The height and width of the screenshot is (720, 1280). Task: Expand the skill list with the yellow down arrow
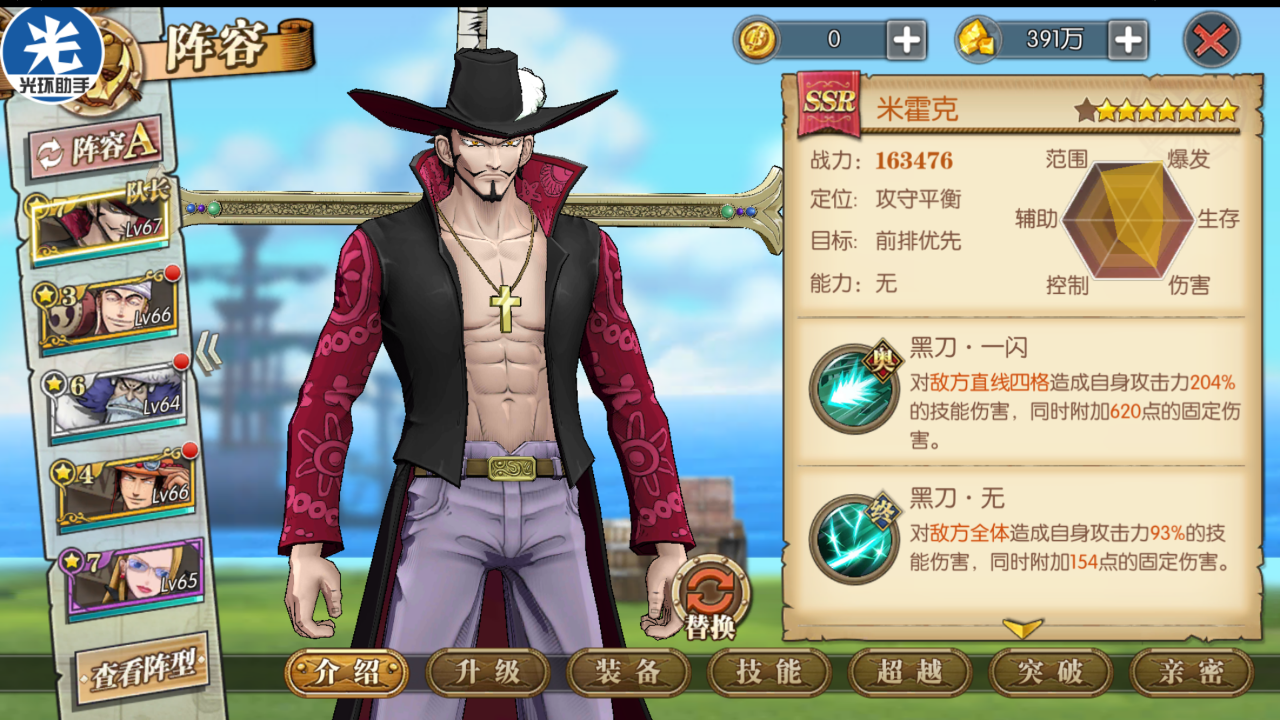click(1022, 628)
